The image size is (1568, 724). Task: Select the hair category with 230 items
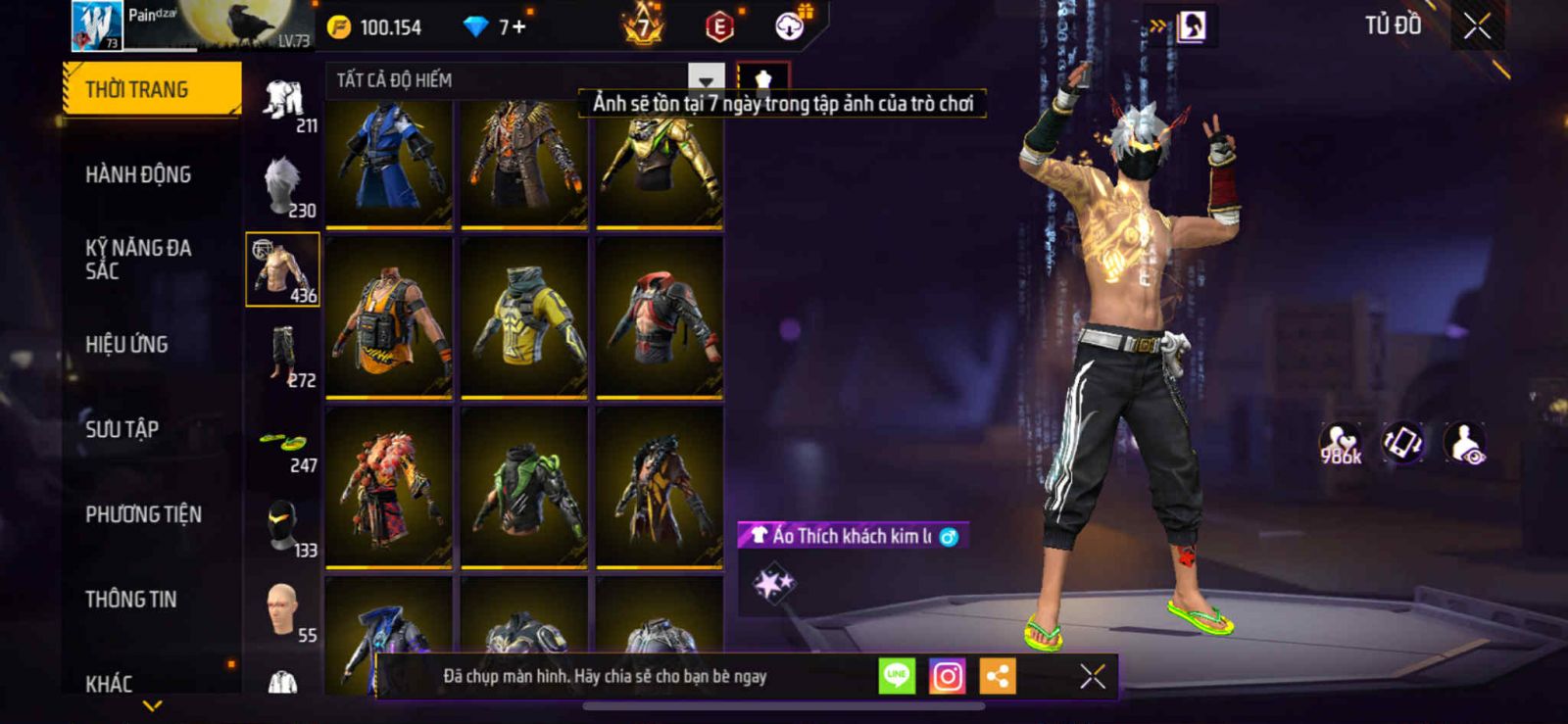(284, 186)
